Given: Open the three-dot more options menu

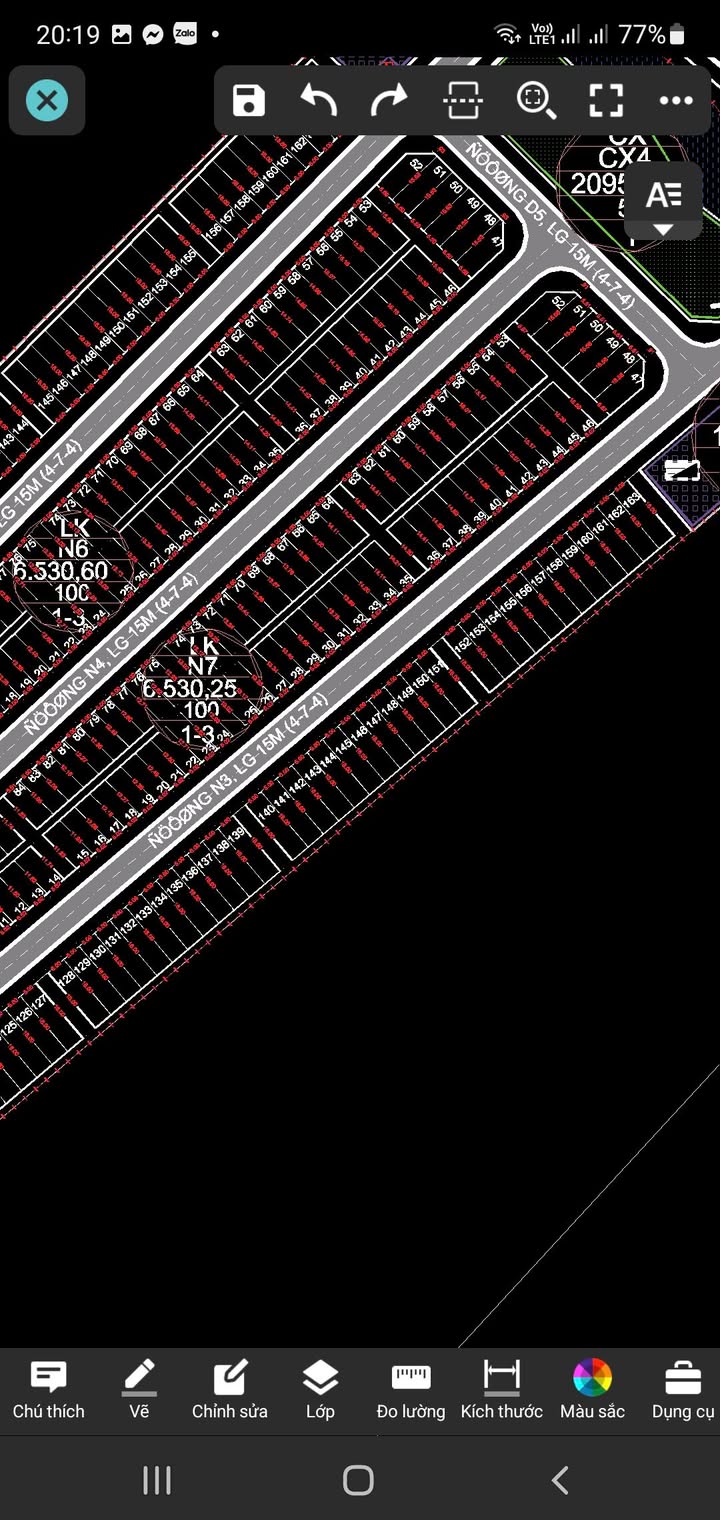Looking at the screenshot, I should coord(676,100).
